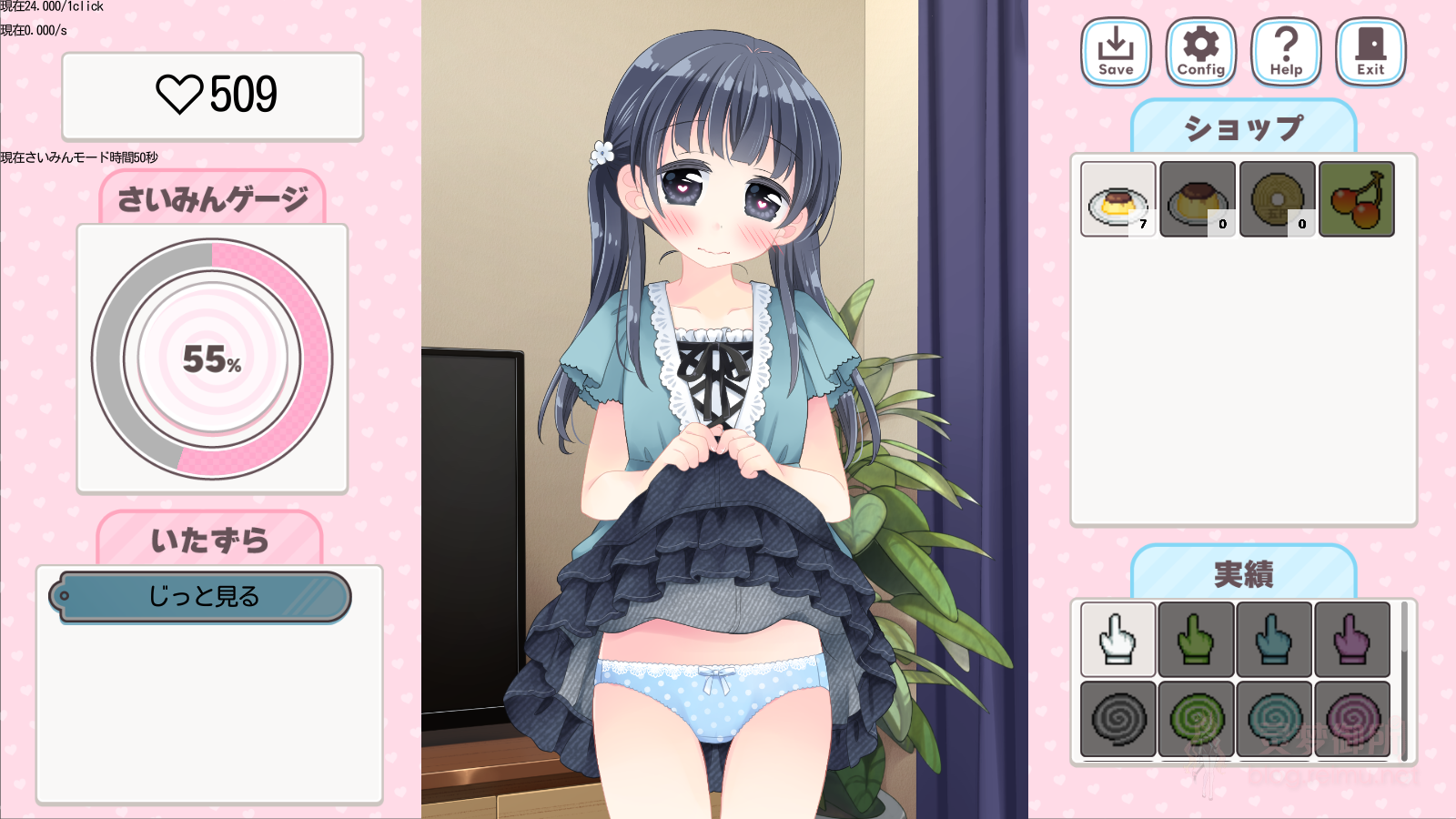1456x819 pixels.
Task: Click the 55% さいみん gauge ring
Action: tap(213, 359)
